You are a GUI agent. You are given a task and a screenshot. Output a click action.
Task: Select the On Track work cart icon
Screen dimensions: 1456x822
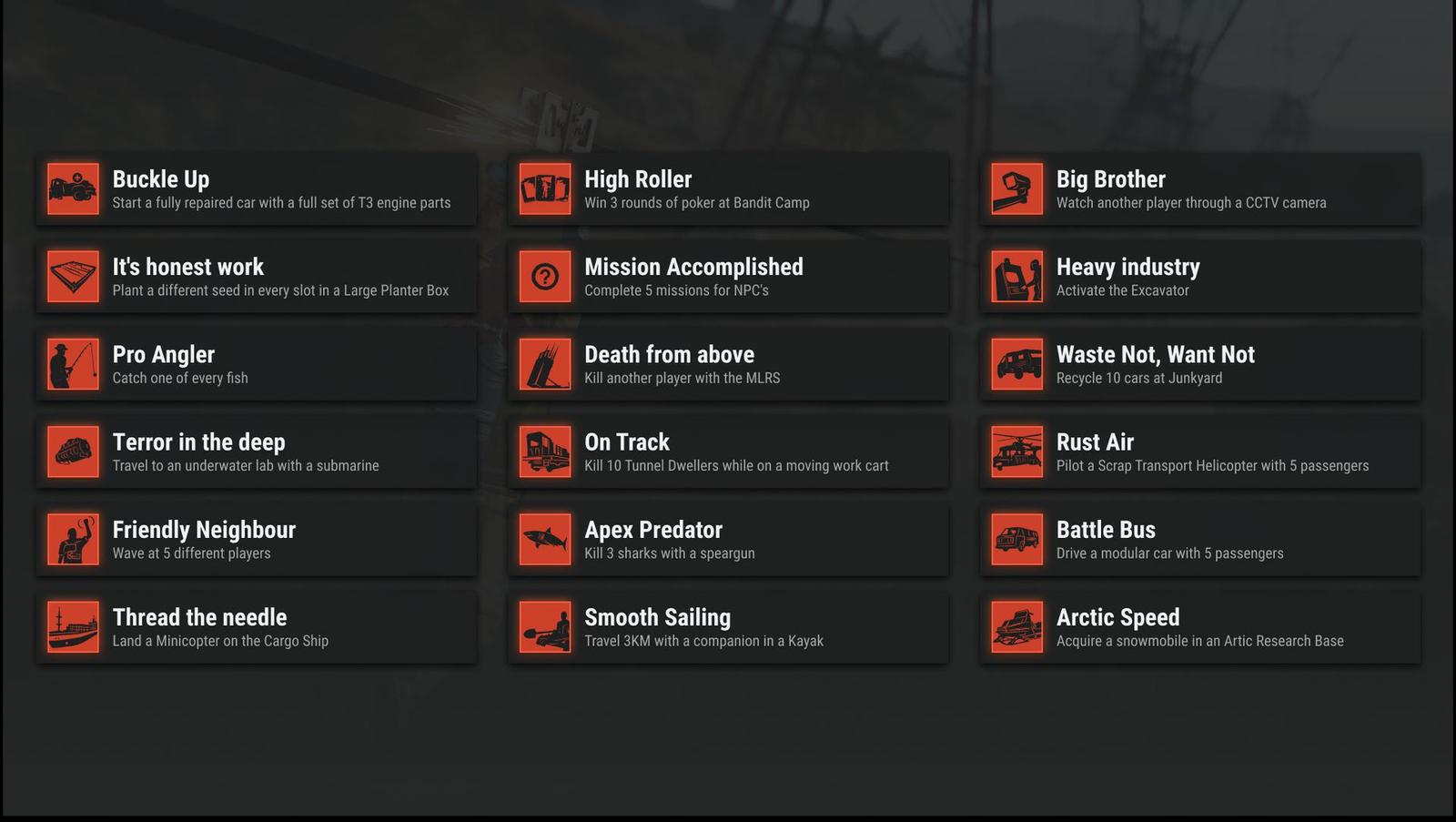click(x=544, y=452)
